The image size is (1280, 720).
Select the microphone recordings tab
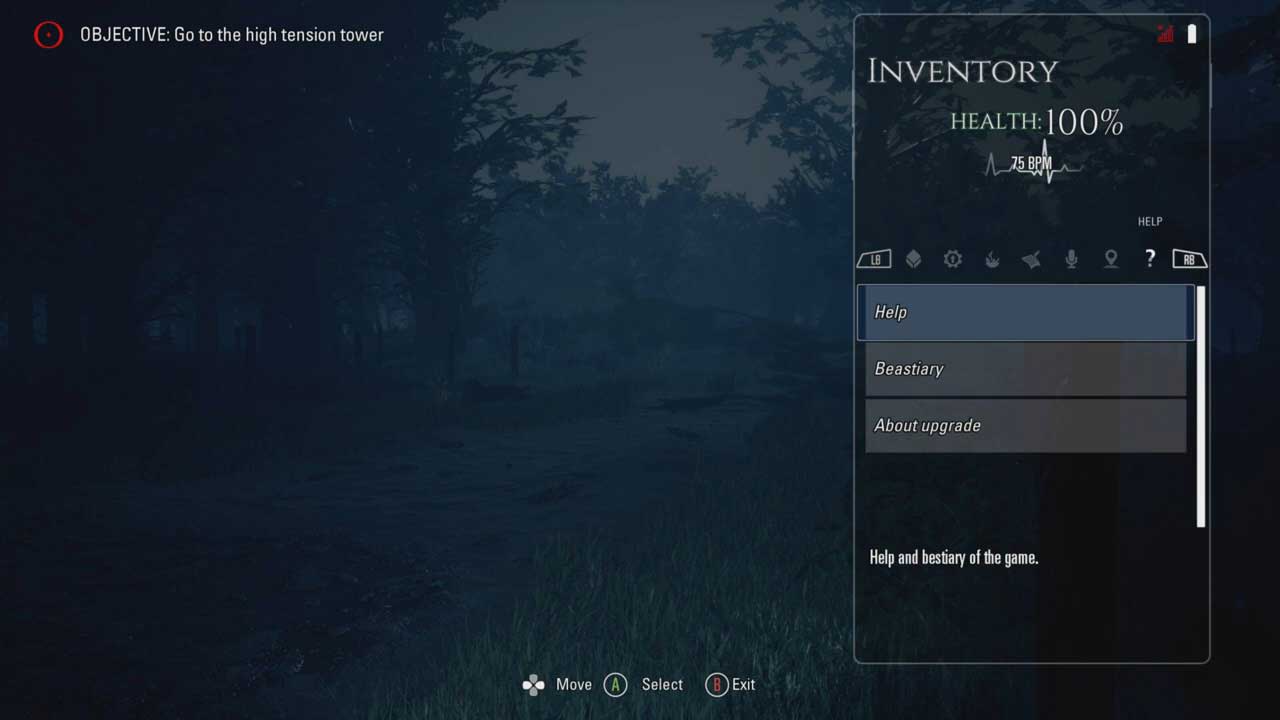[x=1071, y=259]
